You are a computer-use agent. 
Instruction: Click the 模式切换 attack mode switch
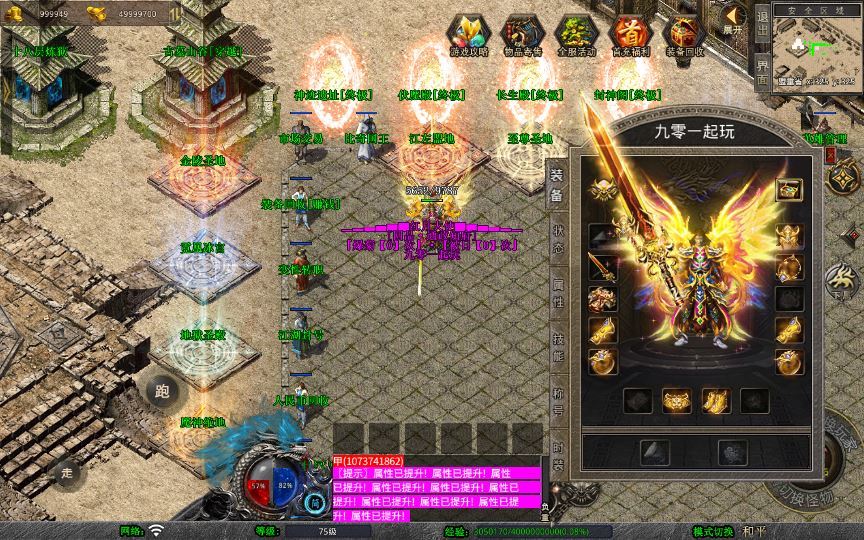tap(715, 531)
